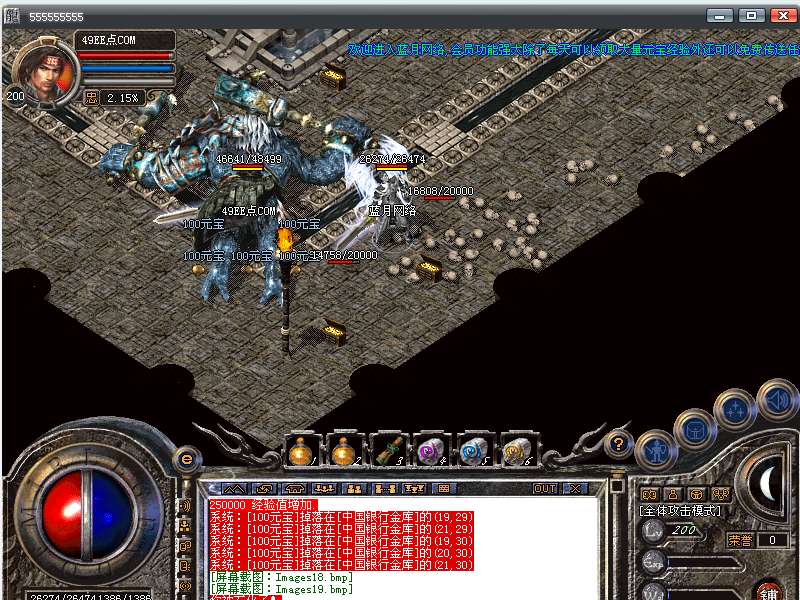Use the orange potion in belt slot 2

pos(344,451)
